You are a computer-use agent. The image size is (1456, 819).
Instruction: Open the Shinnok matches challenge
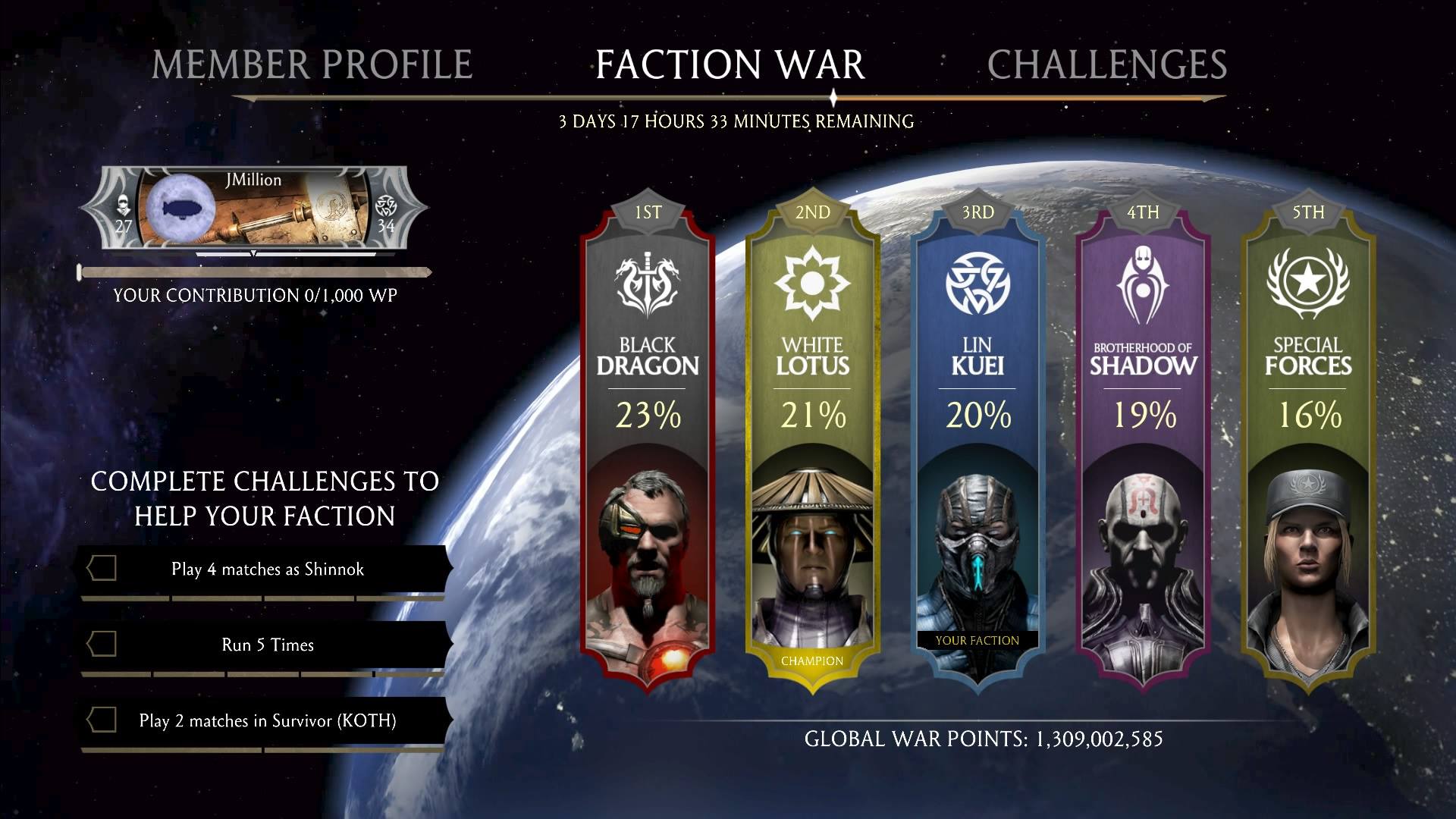(267, 569)
